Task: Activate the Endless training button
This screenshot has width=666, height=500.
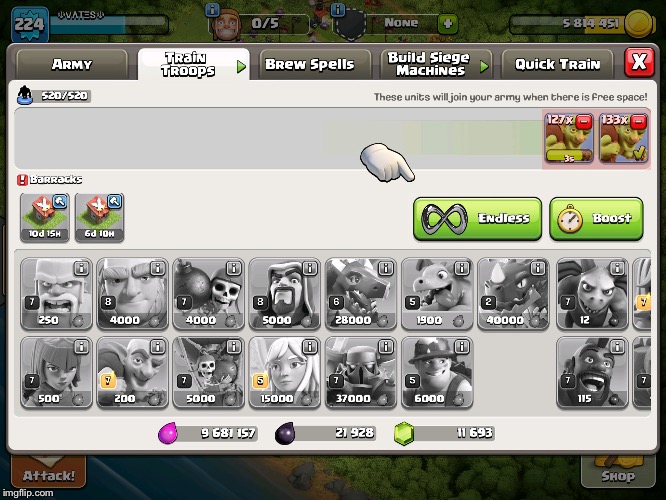Action: pos(478,218)
